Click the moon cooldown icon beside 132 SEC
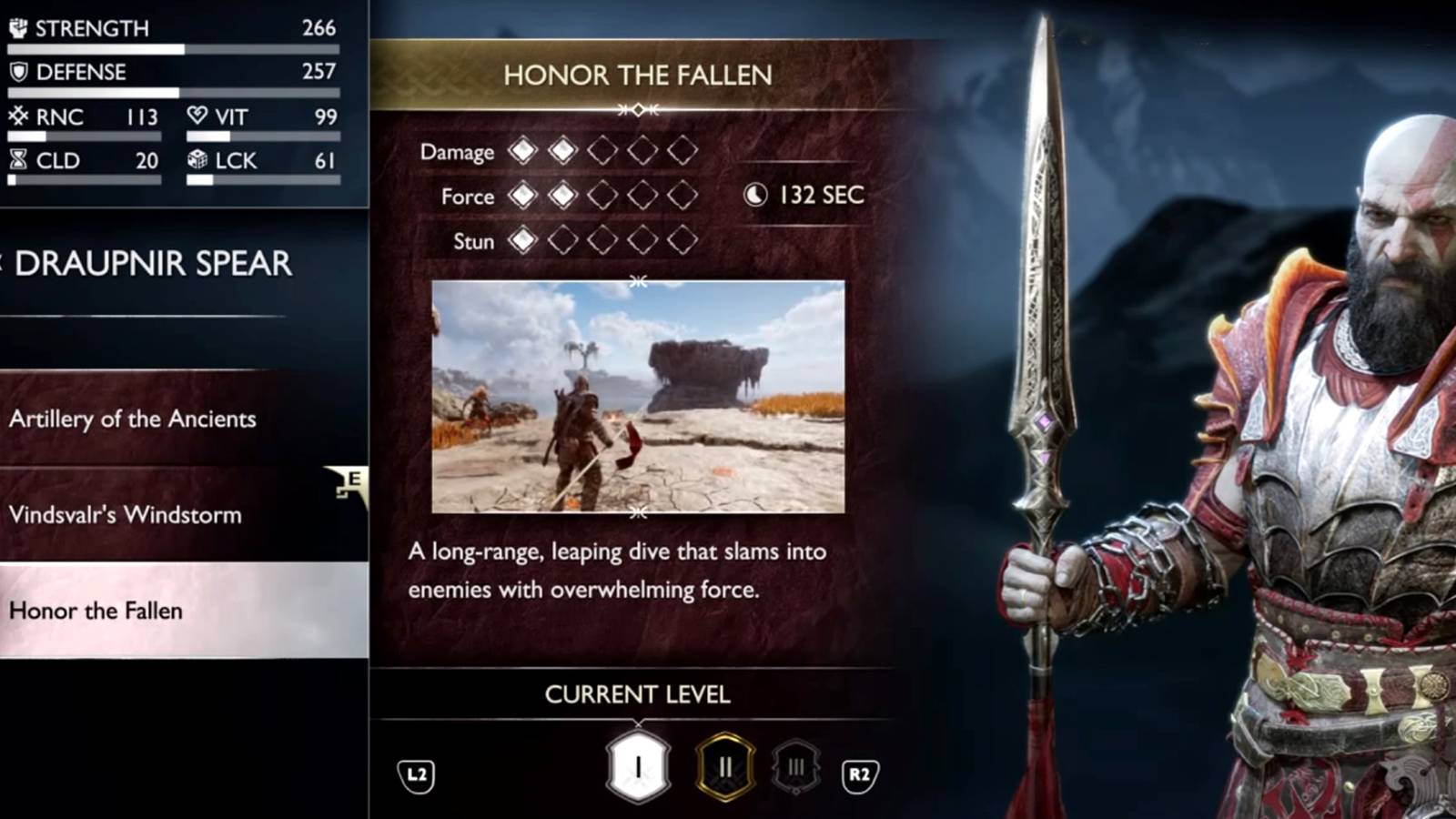The image size is (1456, 819). (756, 194)
